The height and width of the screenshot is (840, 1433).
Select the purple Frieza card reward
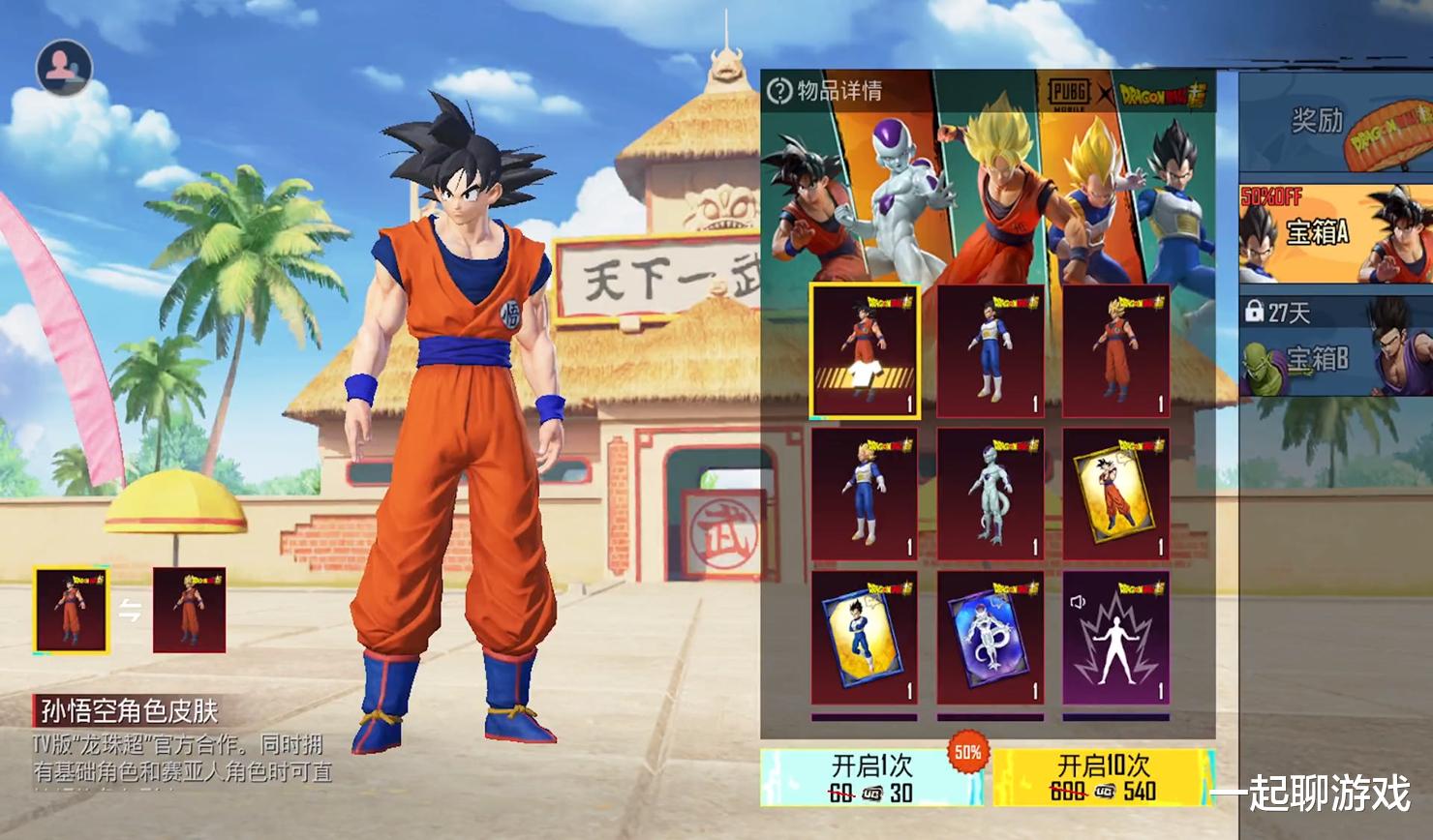click(x=990, y=638)
